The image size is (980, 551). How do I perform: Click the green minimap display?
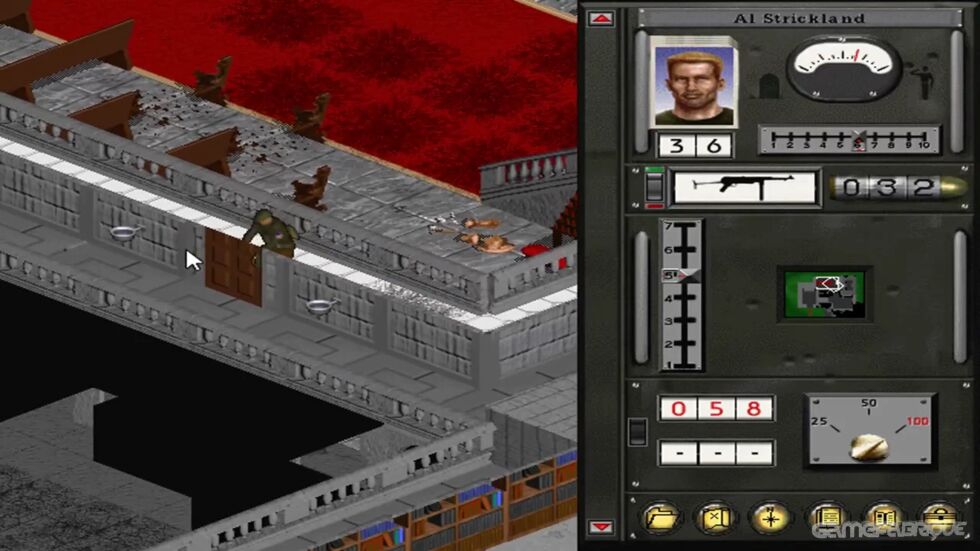(x=824, y=294)
